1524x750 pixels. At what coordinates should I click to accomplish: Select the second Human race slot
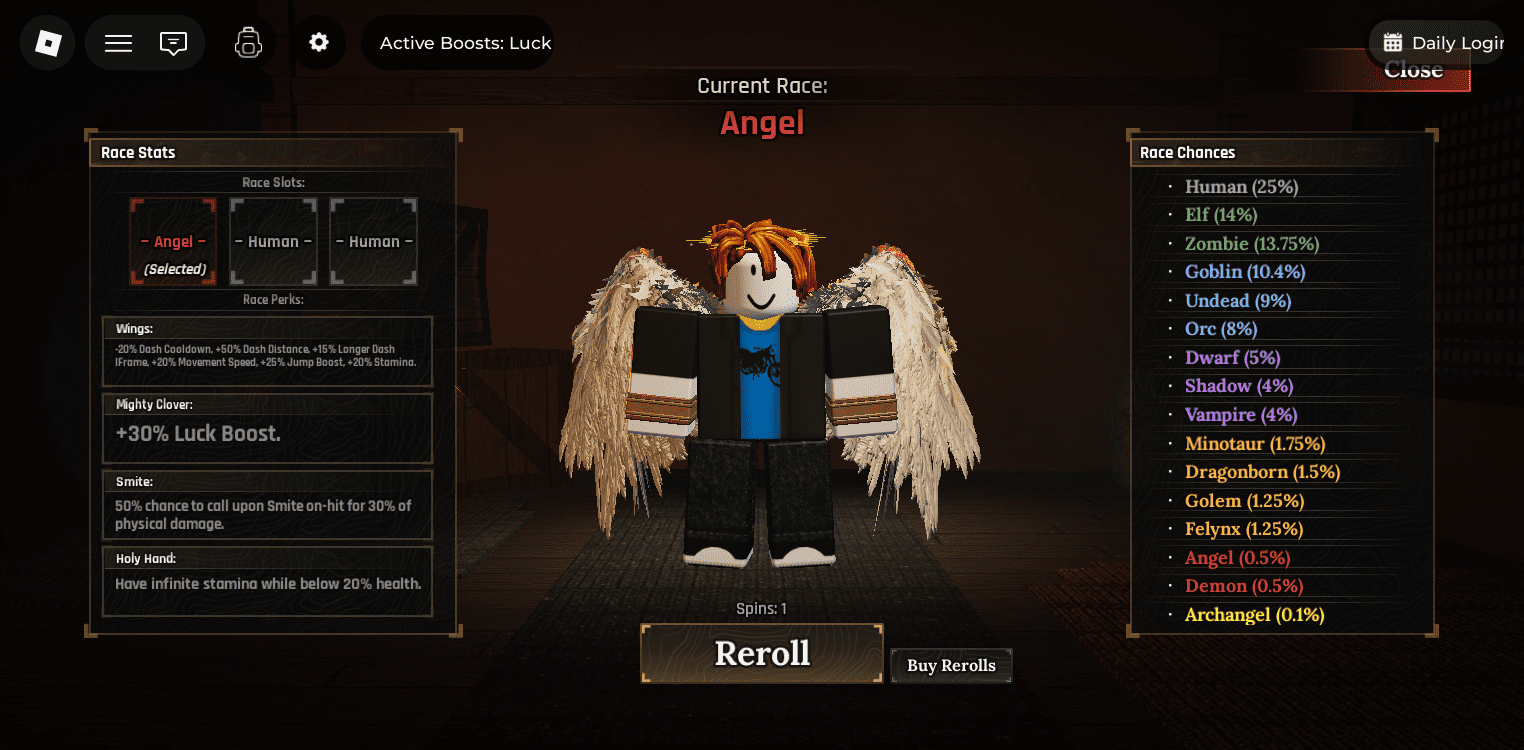[x=372, y=241]
